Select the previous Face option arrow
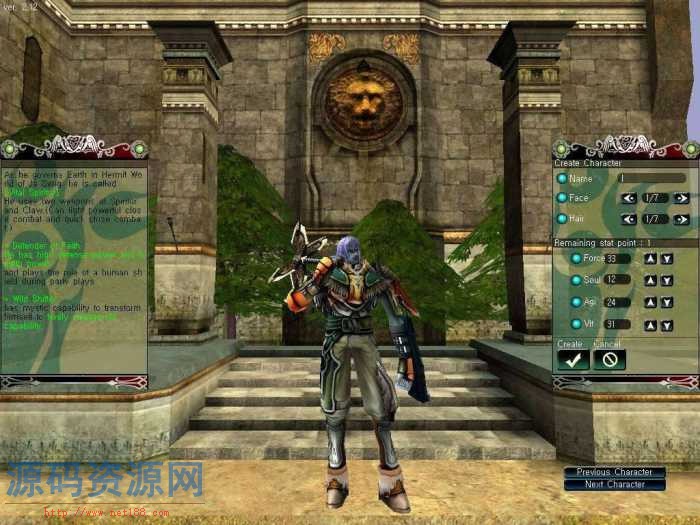The height and width of the screenshot is (525, 700). [629, 198]
